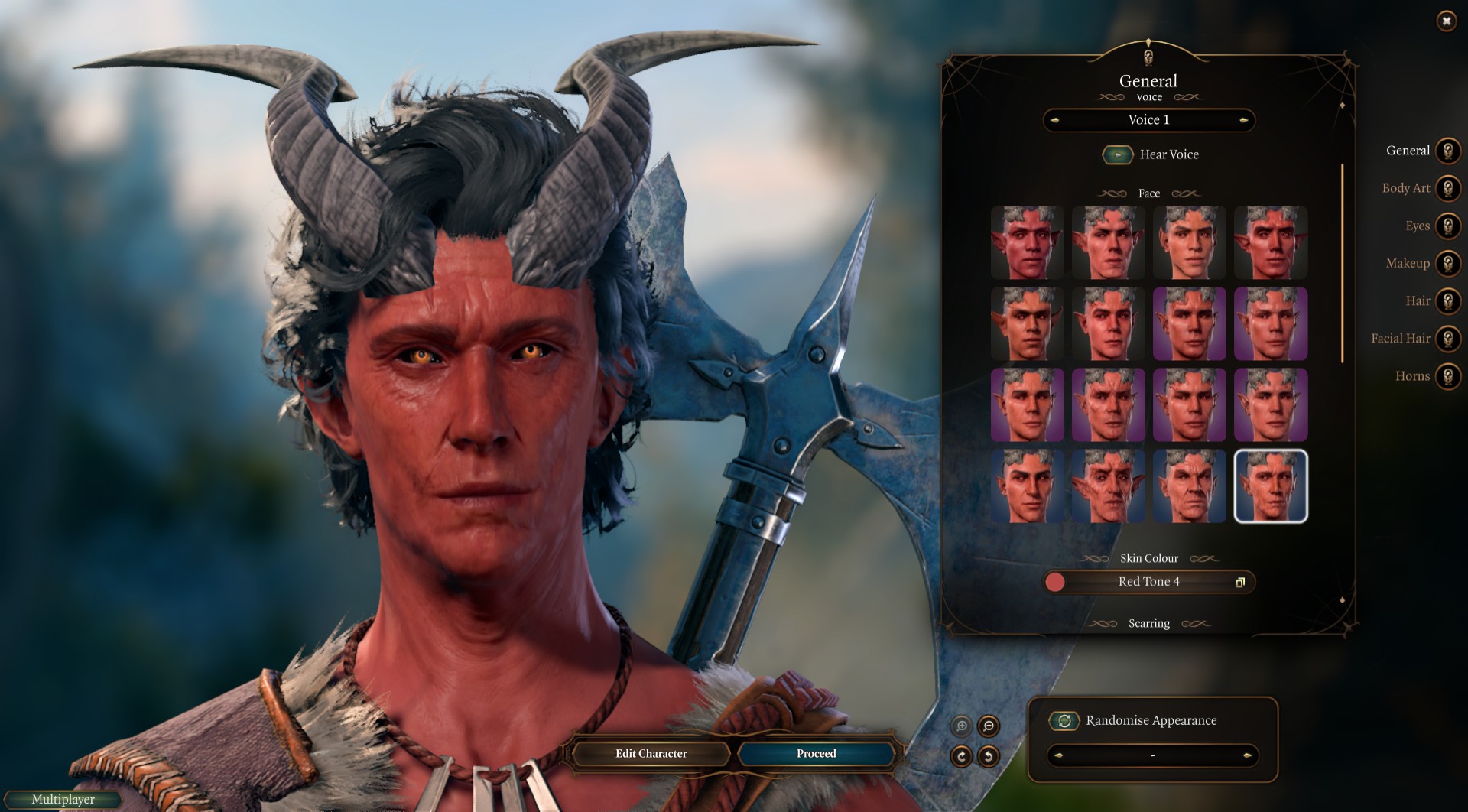The height and width of the screenshot is (812, 1468).
Task: Play the Hear Voice sample
Action: point(1117,154)
